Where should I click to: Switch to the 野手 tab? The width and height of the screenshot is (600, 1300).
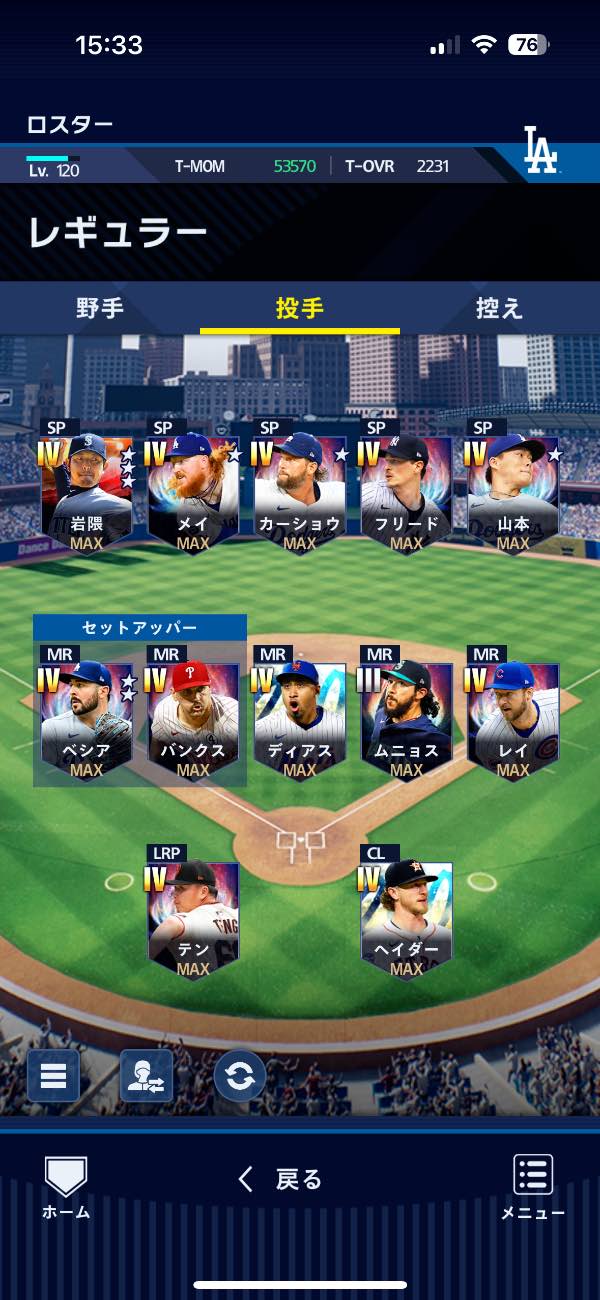point(100,308)
